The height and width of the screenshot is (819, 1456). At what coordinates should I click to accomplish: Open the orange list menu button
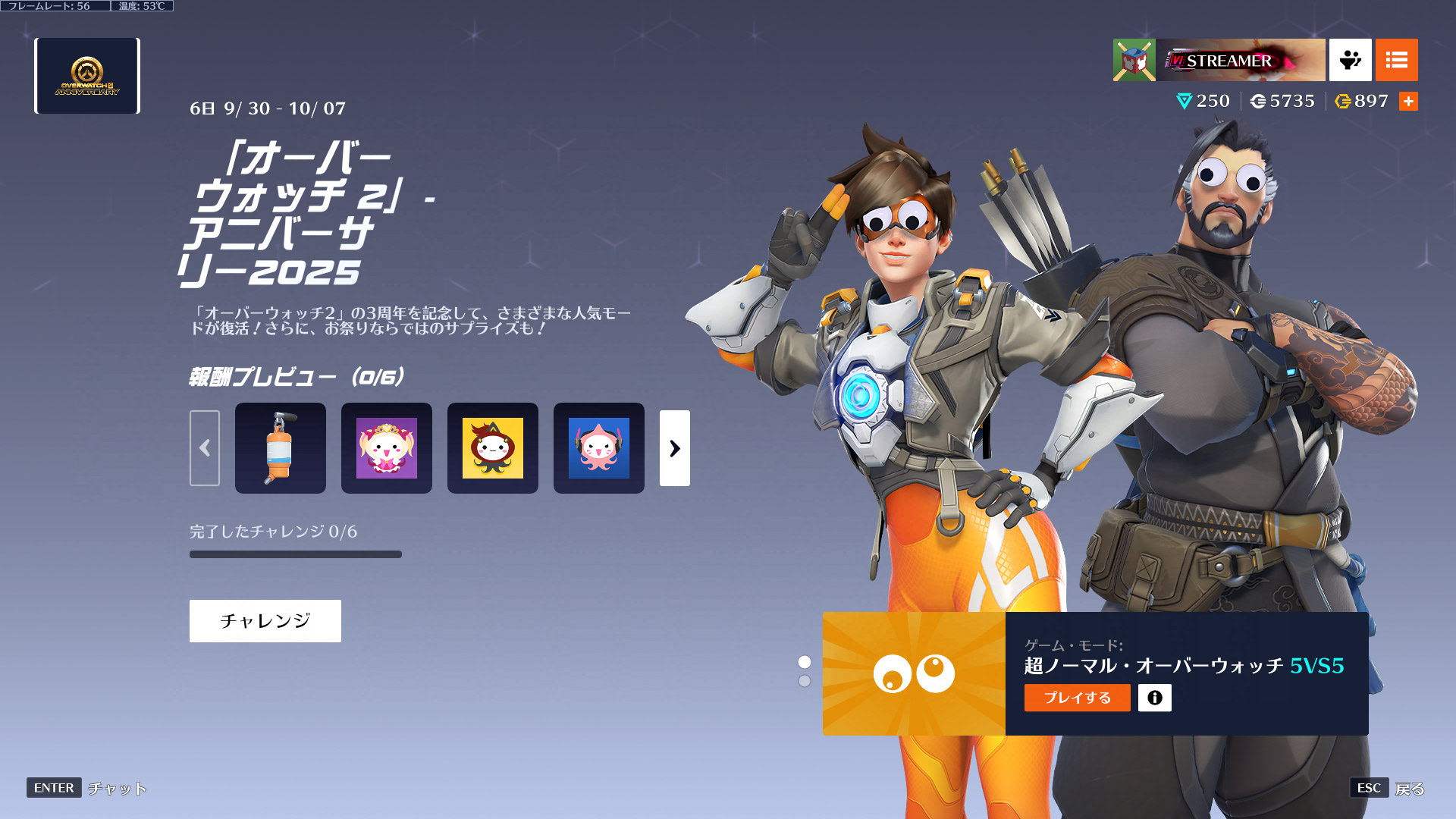tap(1396, 60)
